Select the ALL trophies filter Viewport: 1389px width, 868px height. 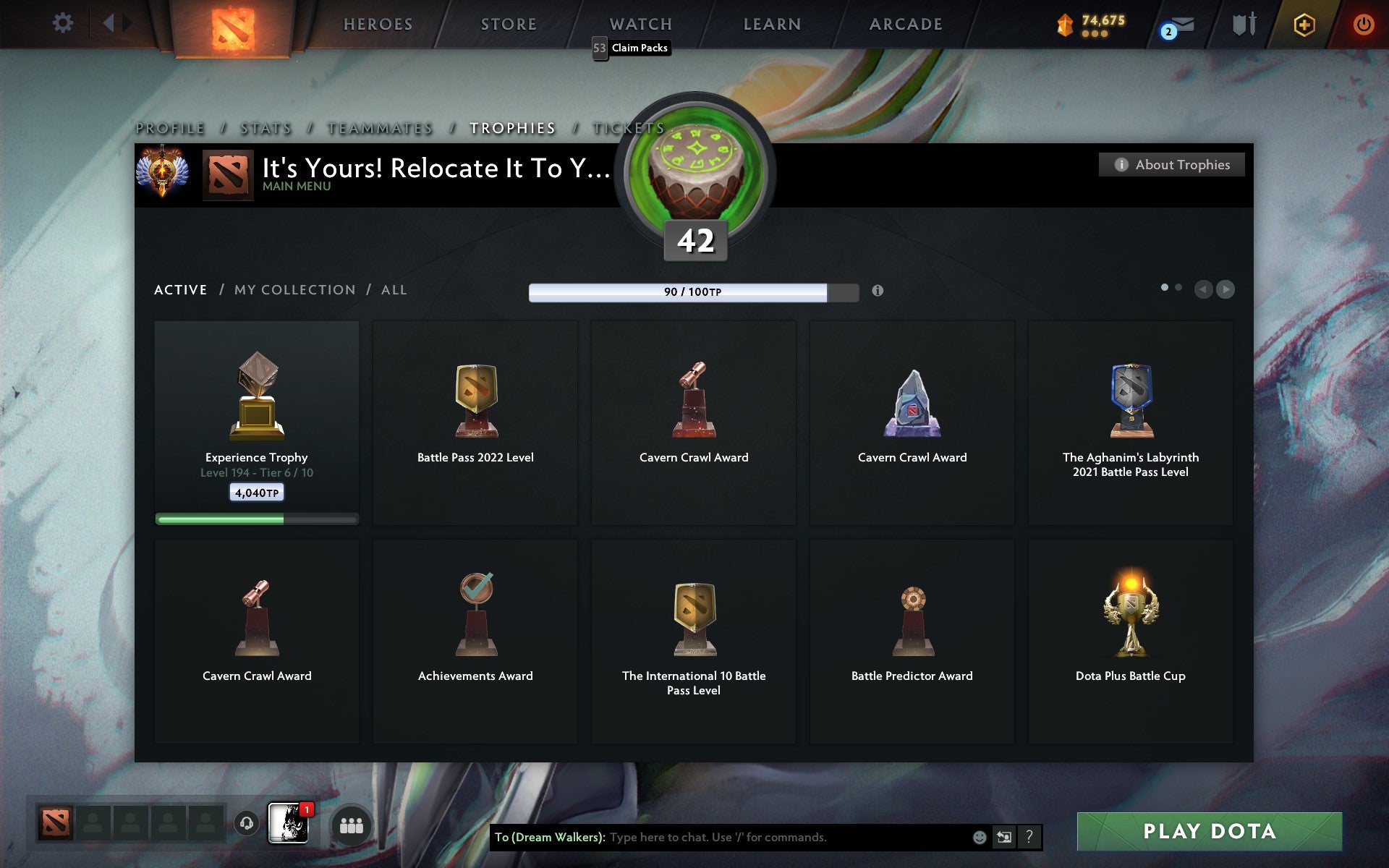coord(394,289)
